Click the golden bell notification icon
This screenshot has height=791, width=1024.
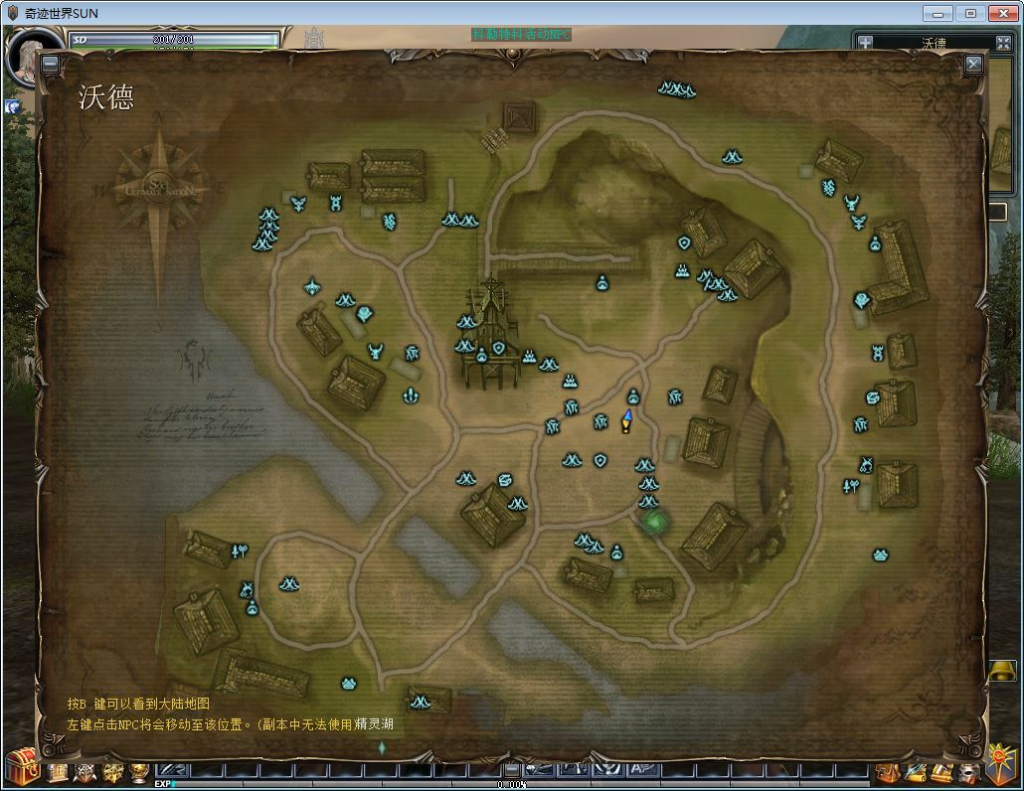point(1001,672)
